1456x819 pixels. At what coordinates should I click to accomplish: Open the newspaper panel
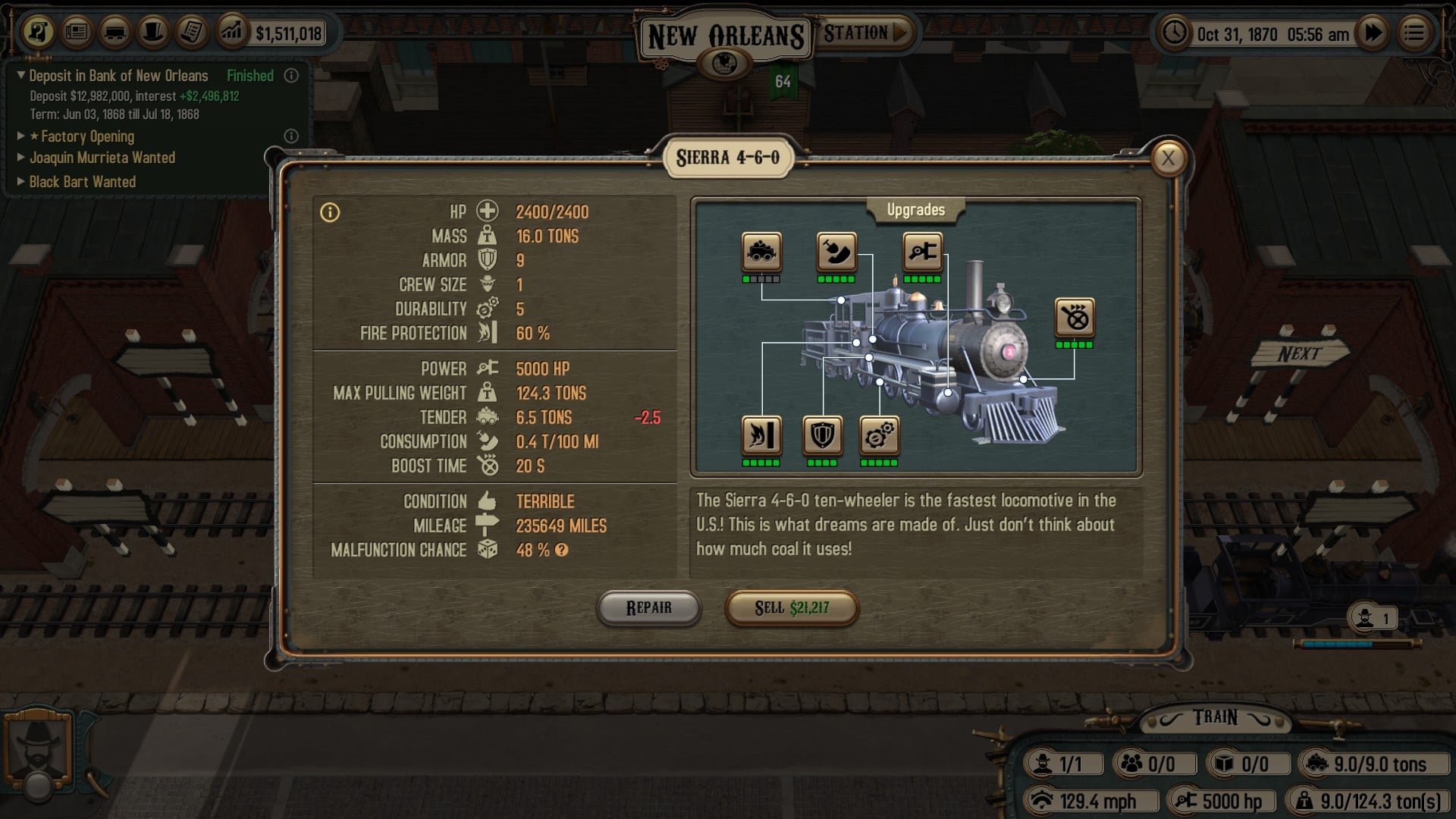77,32
